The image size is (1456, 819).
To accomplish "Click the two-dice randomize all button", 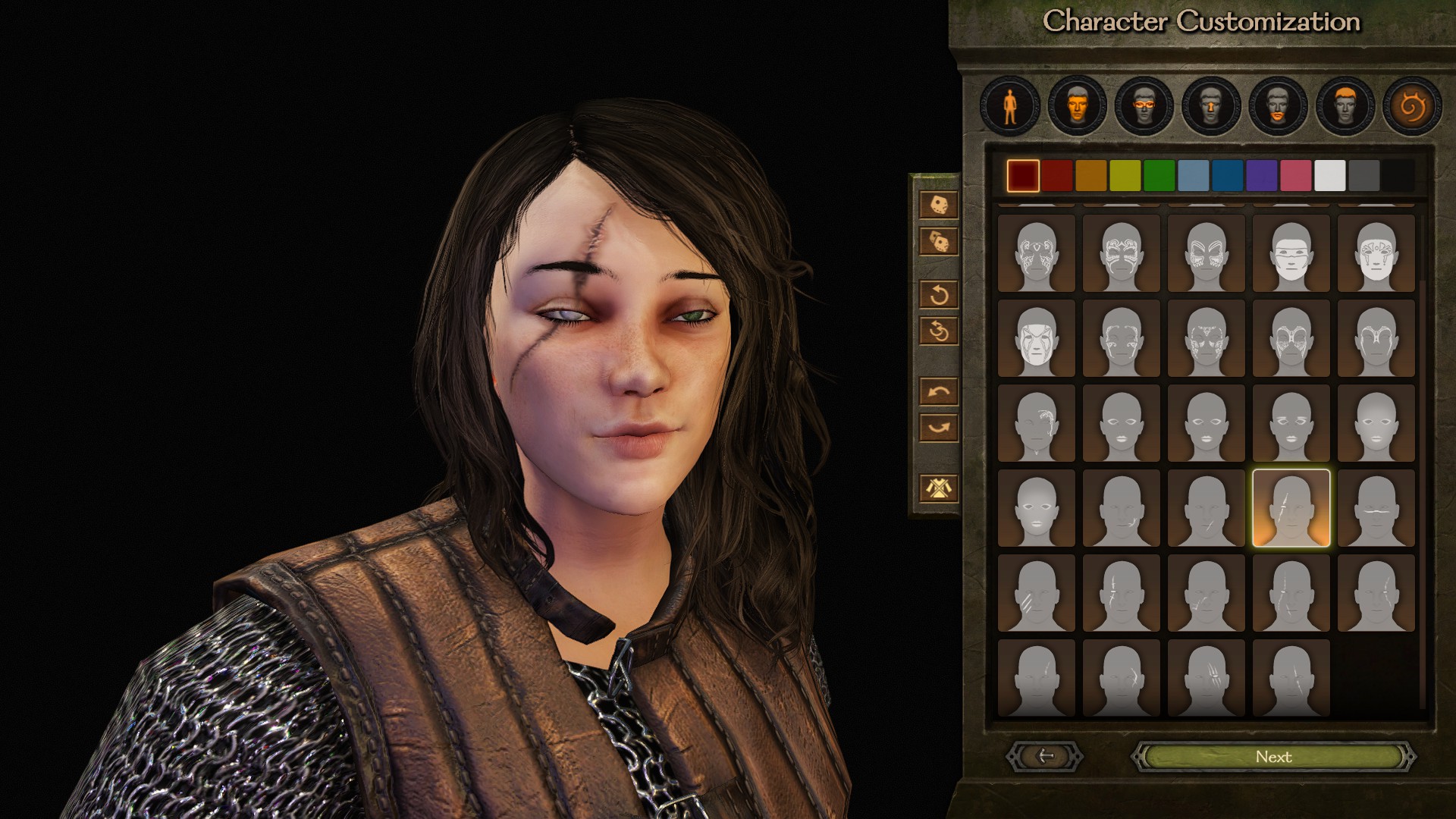I will click(x=938, y=241).
